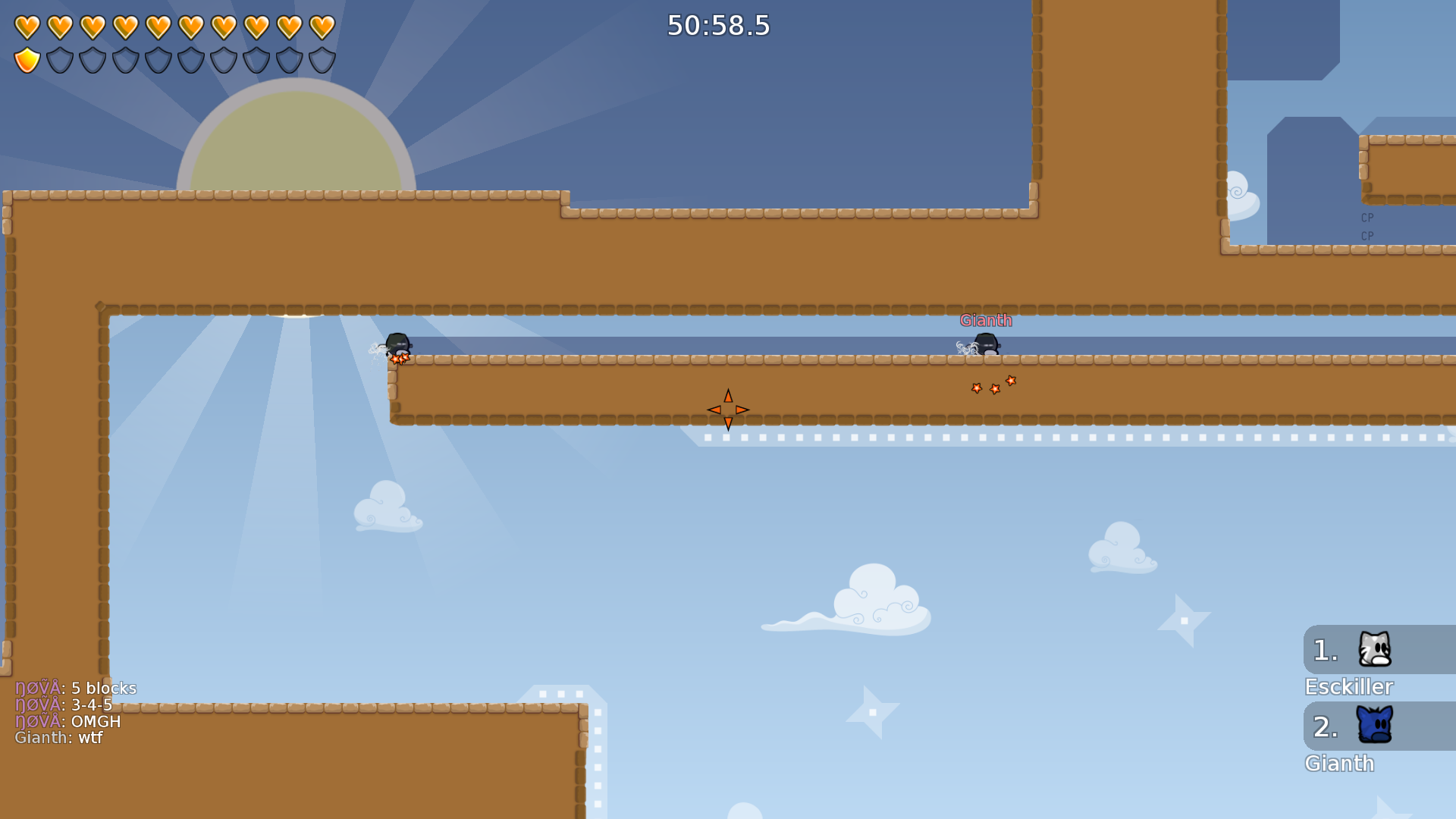The height and width of the screenshot is (819, 1456).
Task: Click the chat message saying 5 blocks
Action: pyautogui.click(x=76, y=689)
